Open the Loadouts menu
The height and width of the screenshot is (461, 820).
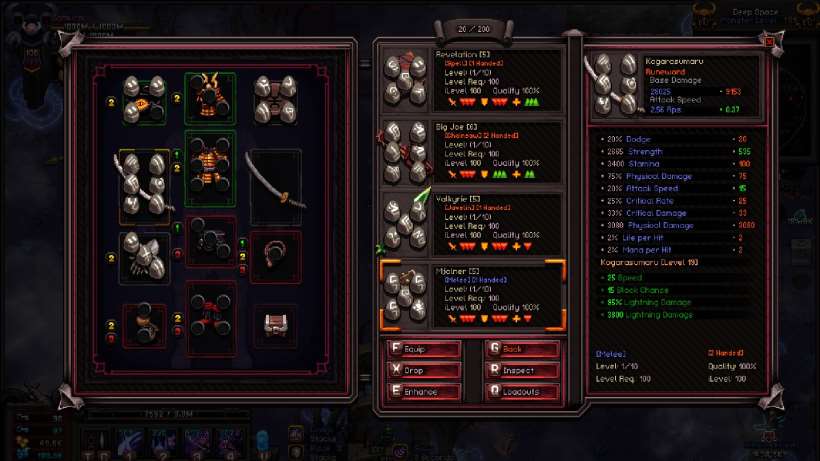521,391
